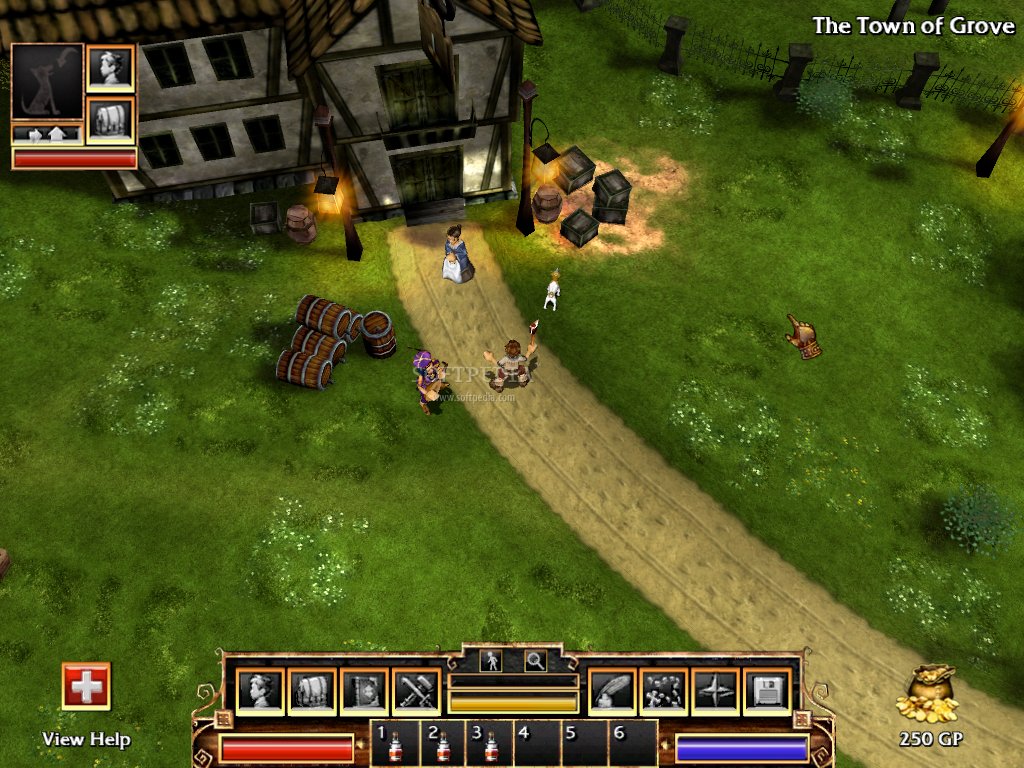Select the four-pointed compass star icon
1024x768 pixels.
[x=715, y=691]
